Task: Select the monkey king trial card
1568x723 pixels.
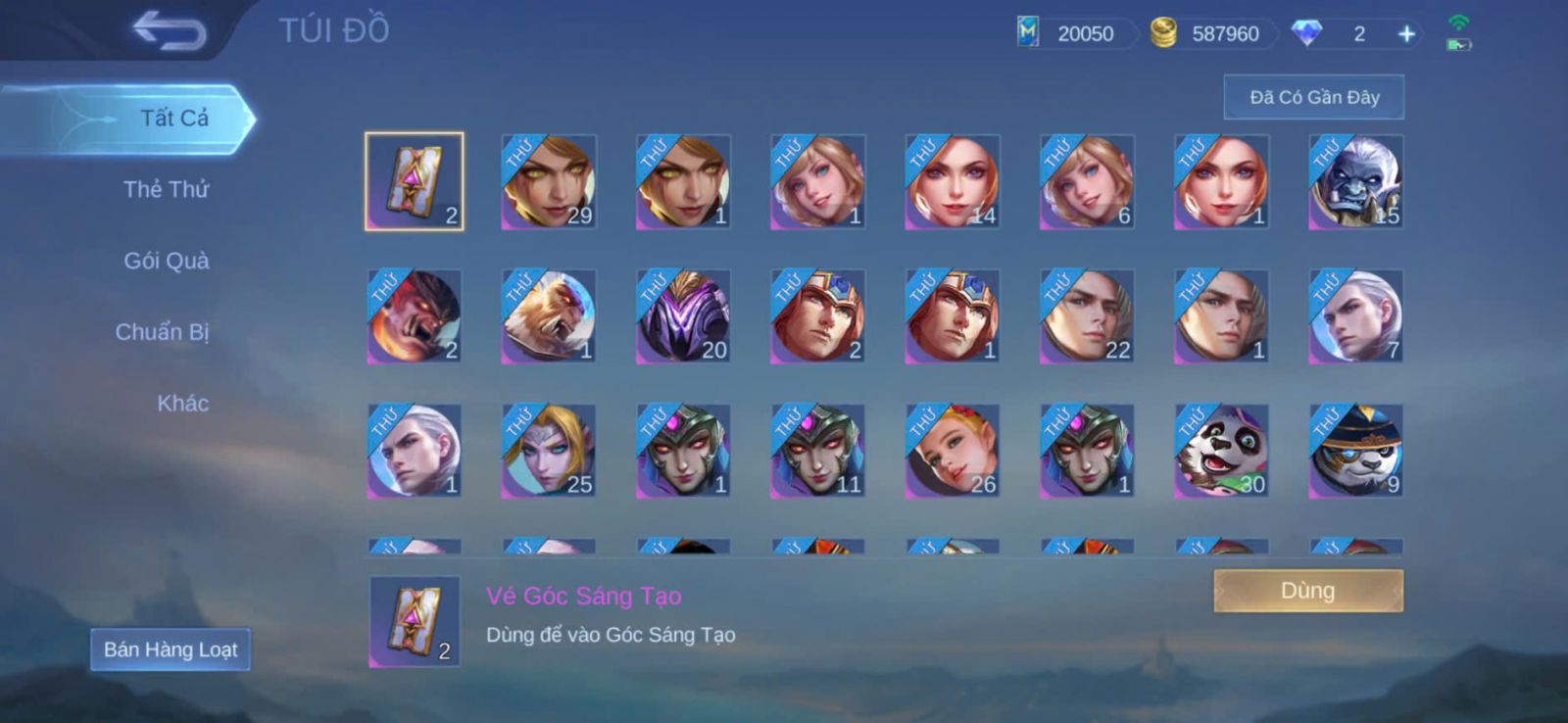Action: pos(549,316)
